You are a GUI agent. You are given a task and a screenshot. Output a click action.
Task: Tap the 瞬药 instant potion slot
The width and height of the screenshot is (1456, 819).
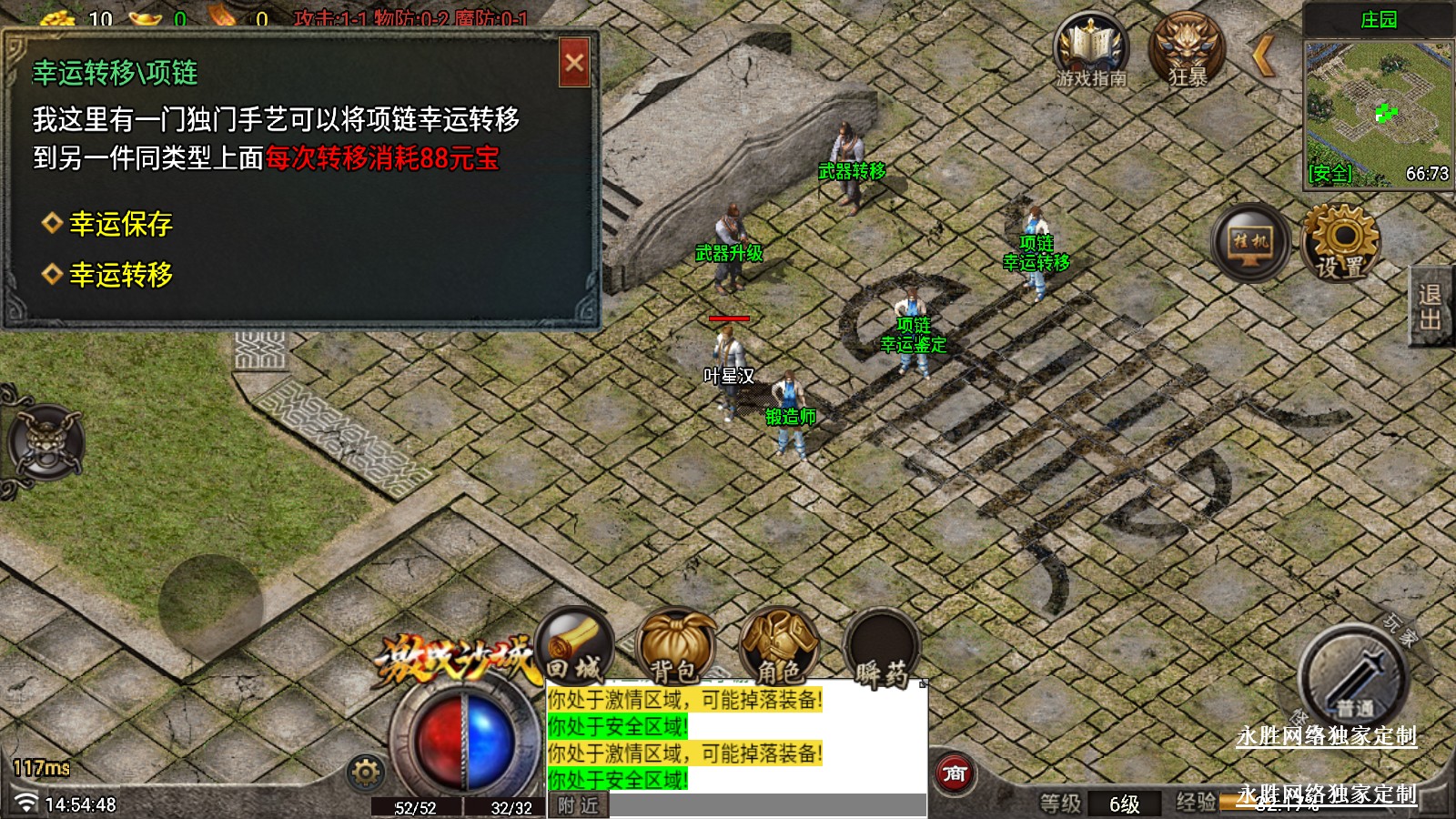[880, 649]
